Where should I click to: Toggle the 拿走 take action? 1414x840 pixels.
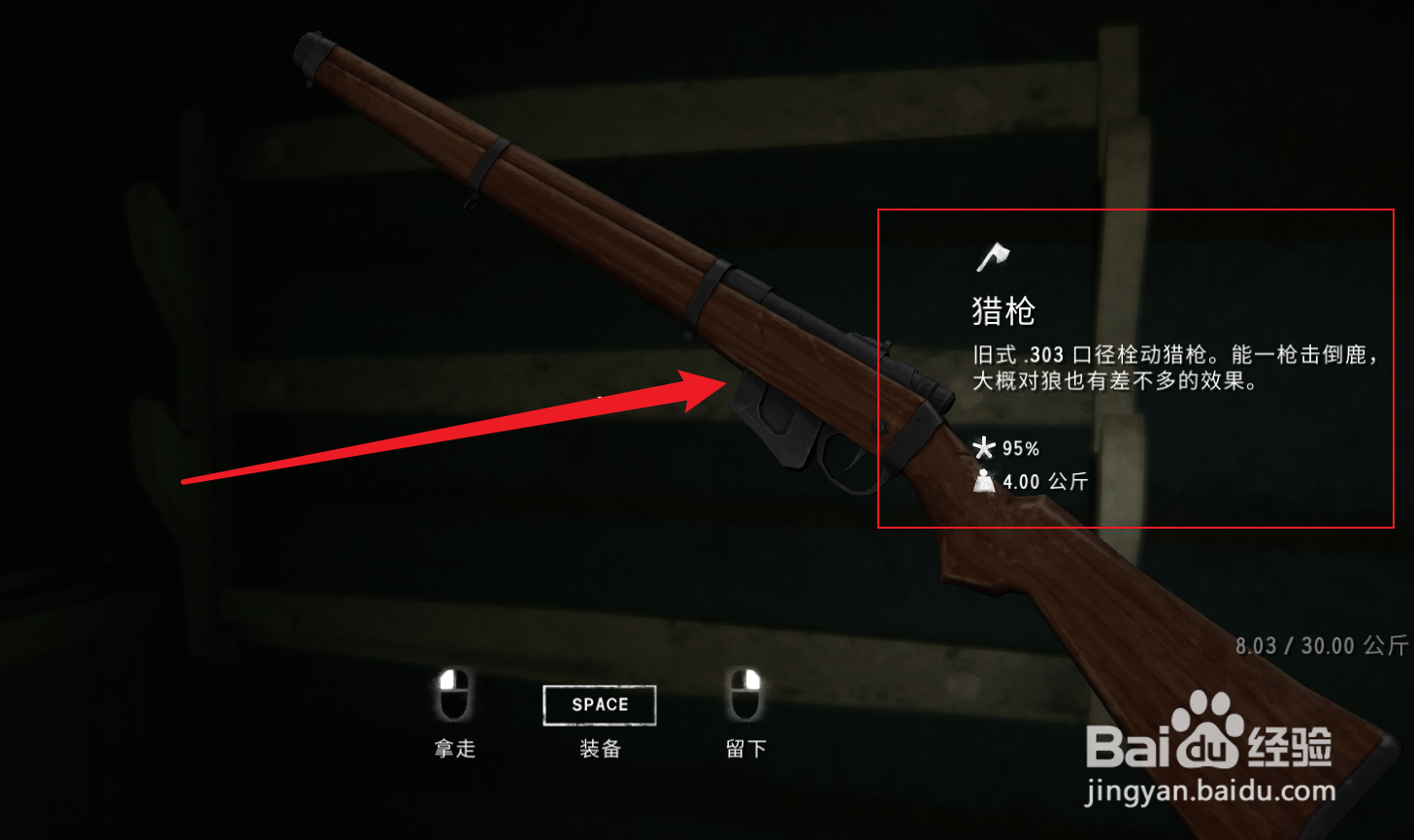454,749
